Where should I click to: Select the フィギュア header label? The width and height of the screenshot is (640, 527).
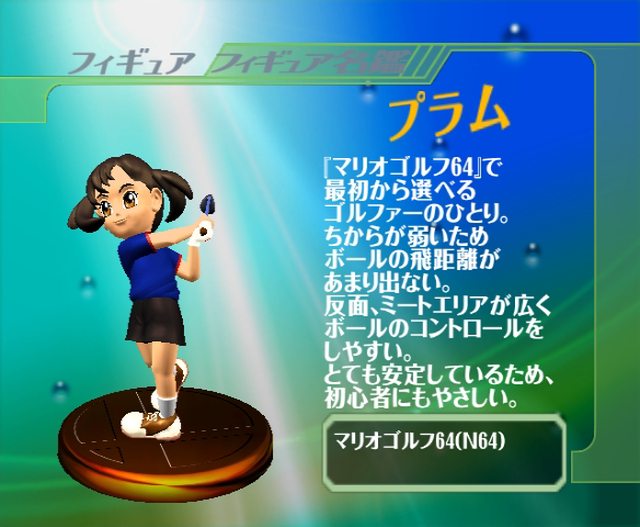[x=126, y=62]
